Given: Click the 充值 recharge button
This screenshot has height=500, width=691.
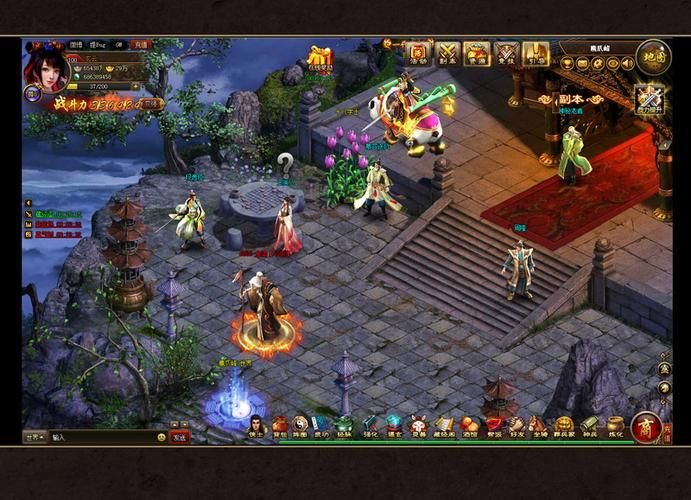Looking at the screenshot, I should coord(141,45).
